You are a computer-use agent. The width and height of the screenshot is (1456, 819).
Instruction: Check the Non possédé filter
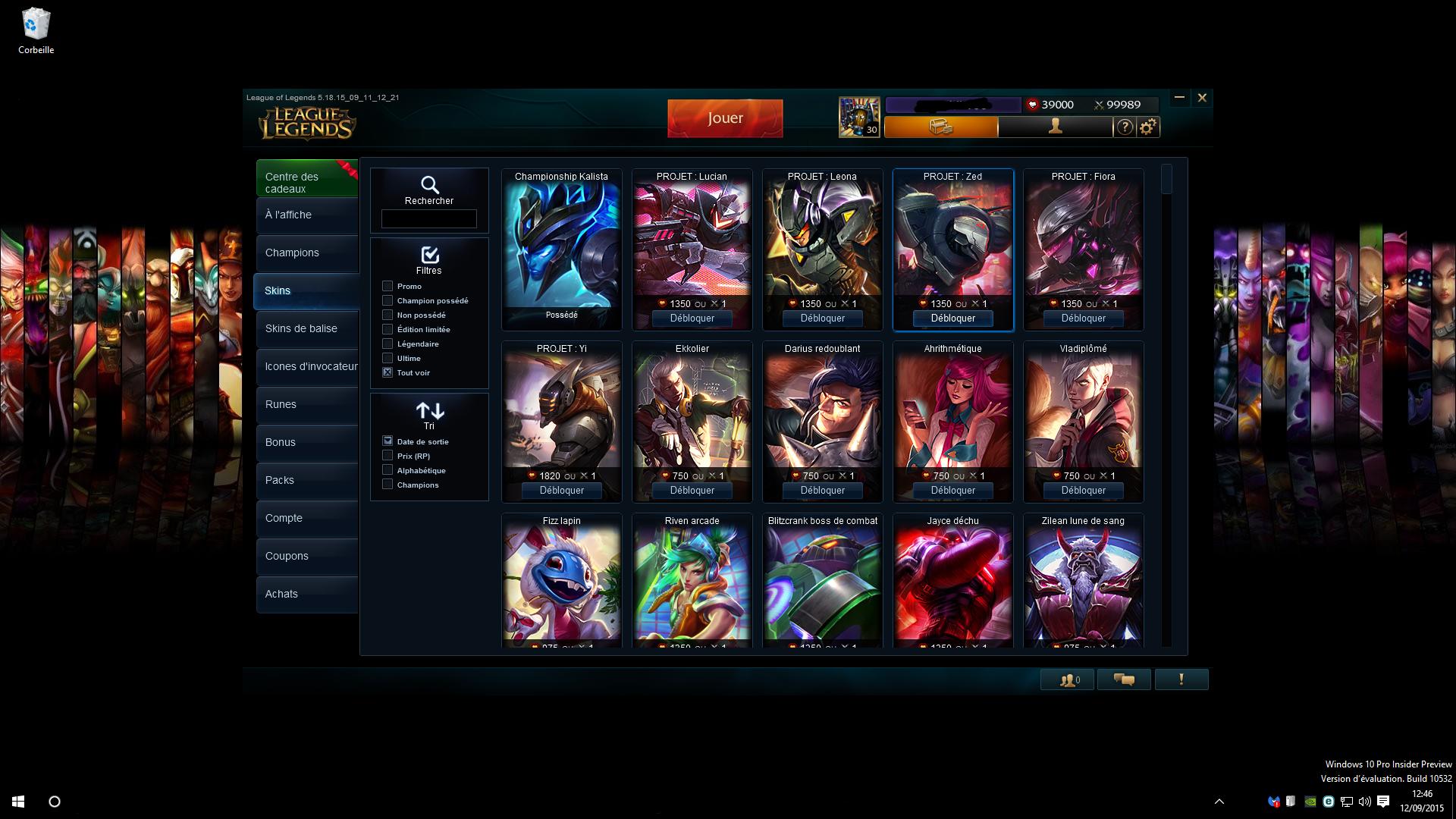(x=388, y=315)
